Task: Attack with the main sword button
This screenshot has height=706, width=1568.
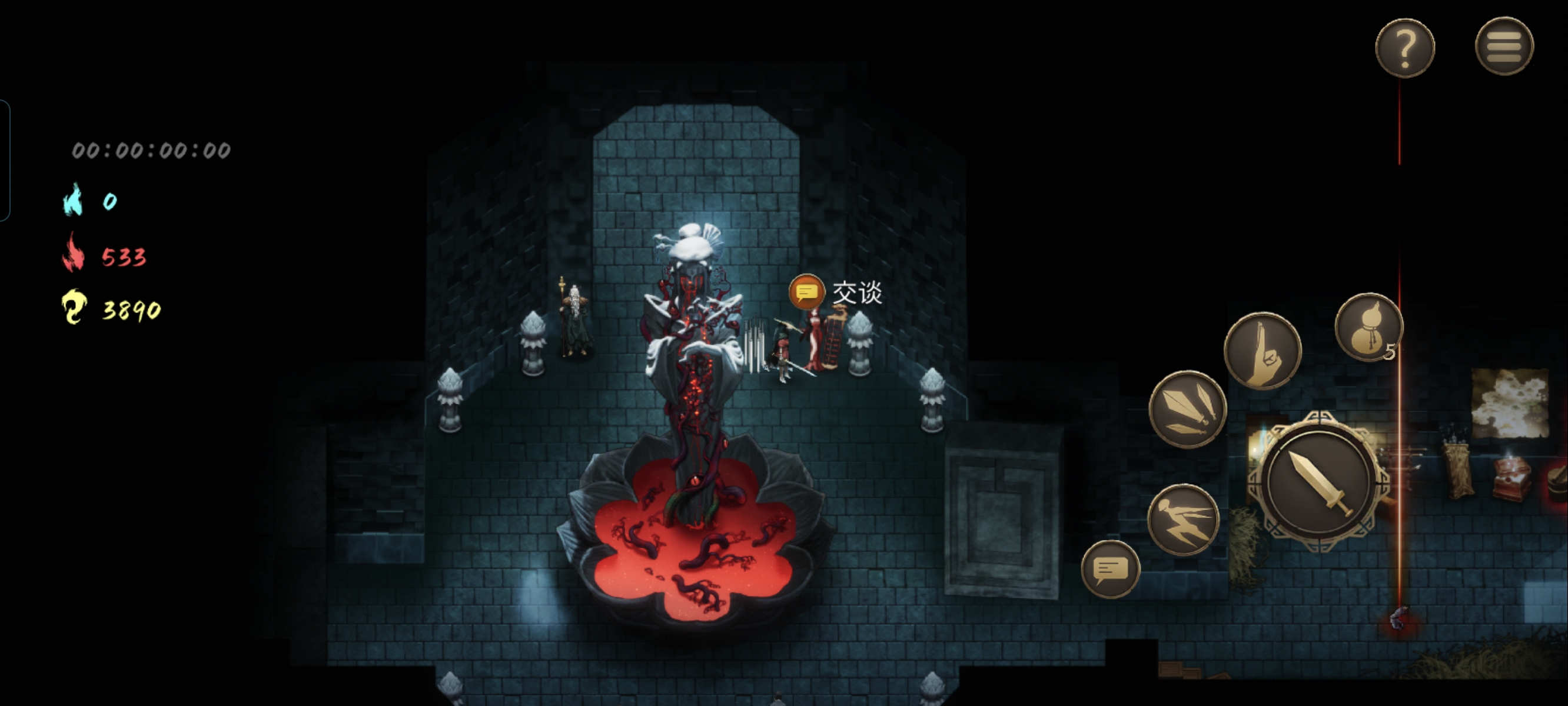Action: [x=1318, y=481]
